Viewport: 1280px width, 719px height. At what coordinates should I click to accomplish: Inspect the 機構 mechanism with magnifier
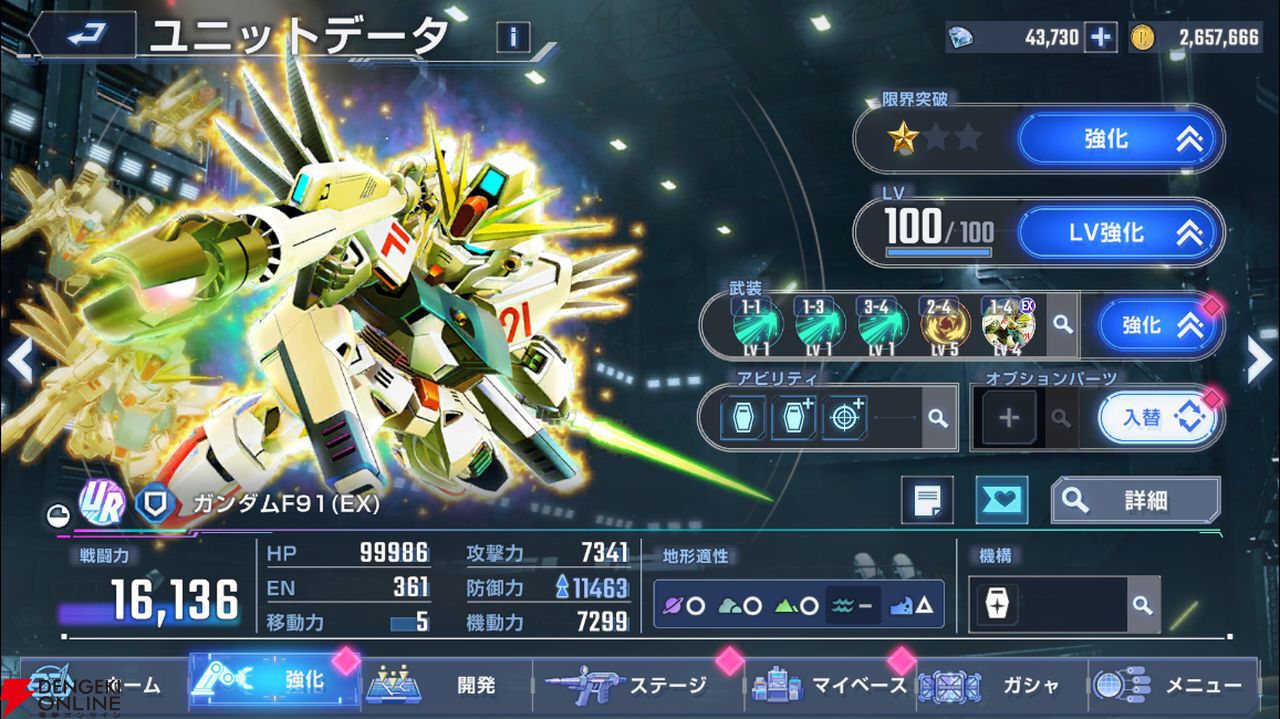pyautogui.click(x=1142, y=605)
